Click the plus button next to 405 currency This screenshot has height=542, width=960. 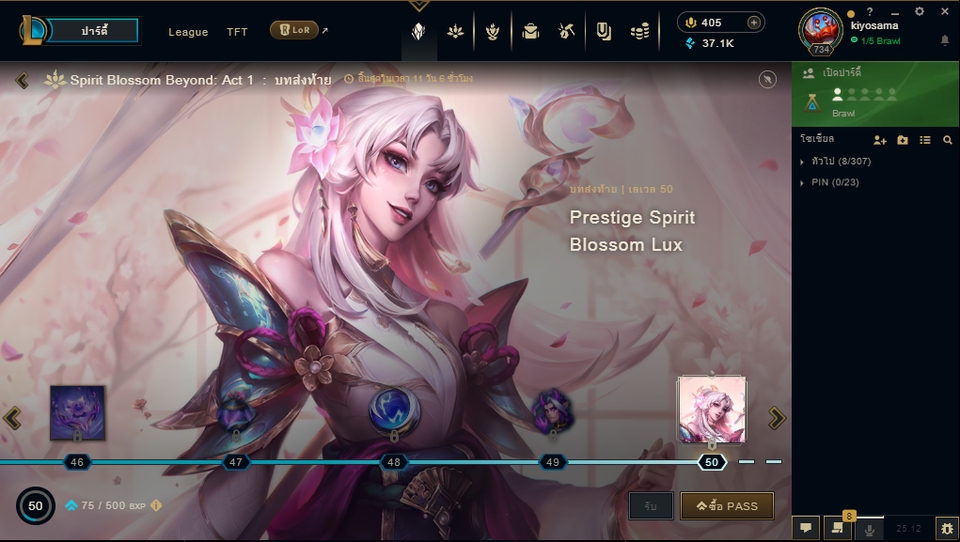pos(754,23)
